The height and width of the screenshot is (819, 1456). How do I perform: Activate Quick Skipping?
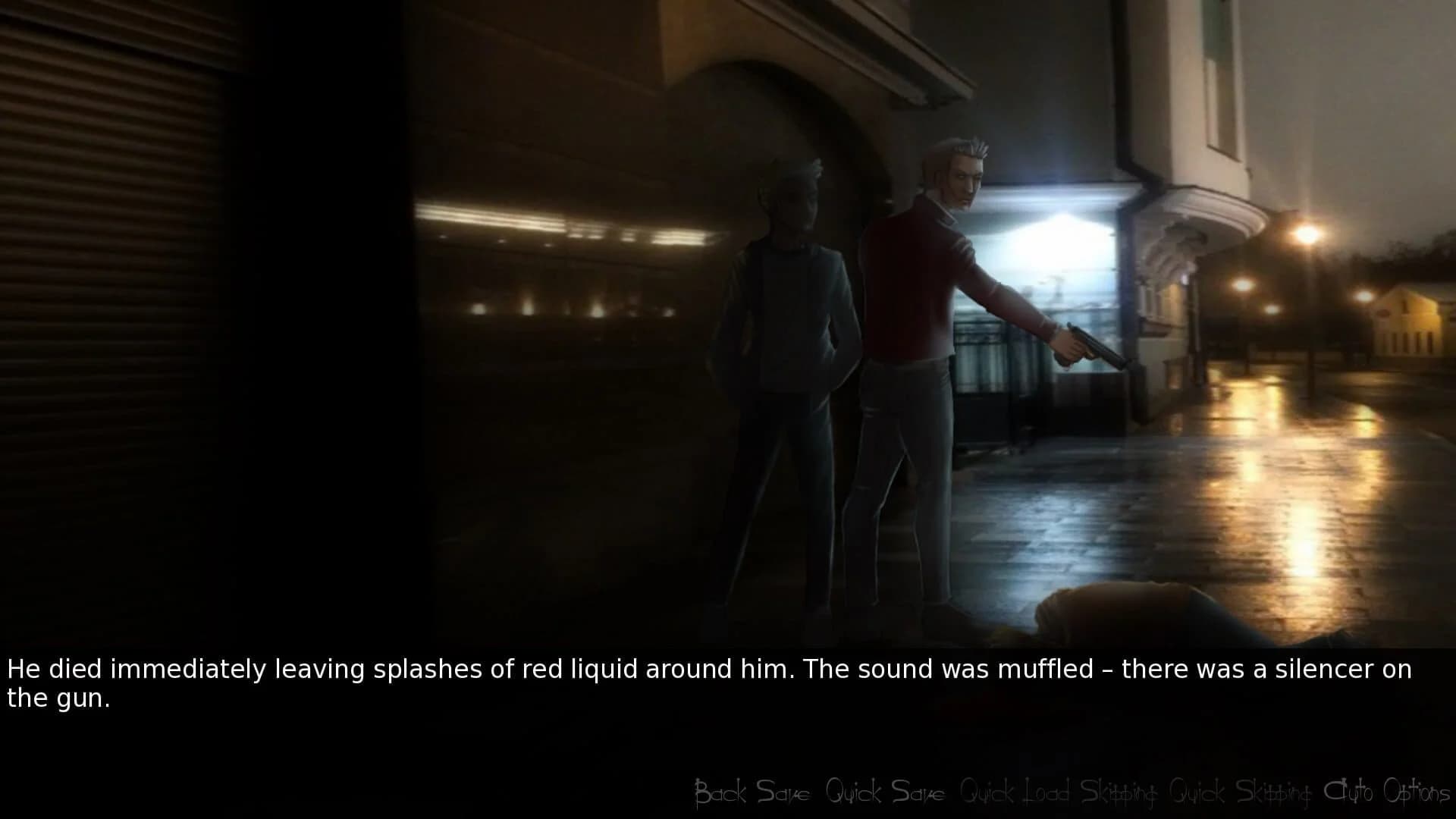pyautogui.click(x=1243, y=792)
